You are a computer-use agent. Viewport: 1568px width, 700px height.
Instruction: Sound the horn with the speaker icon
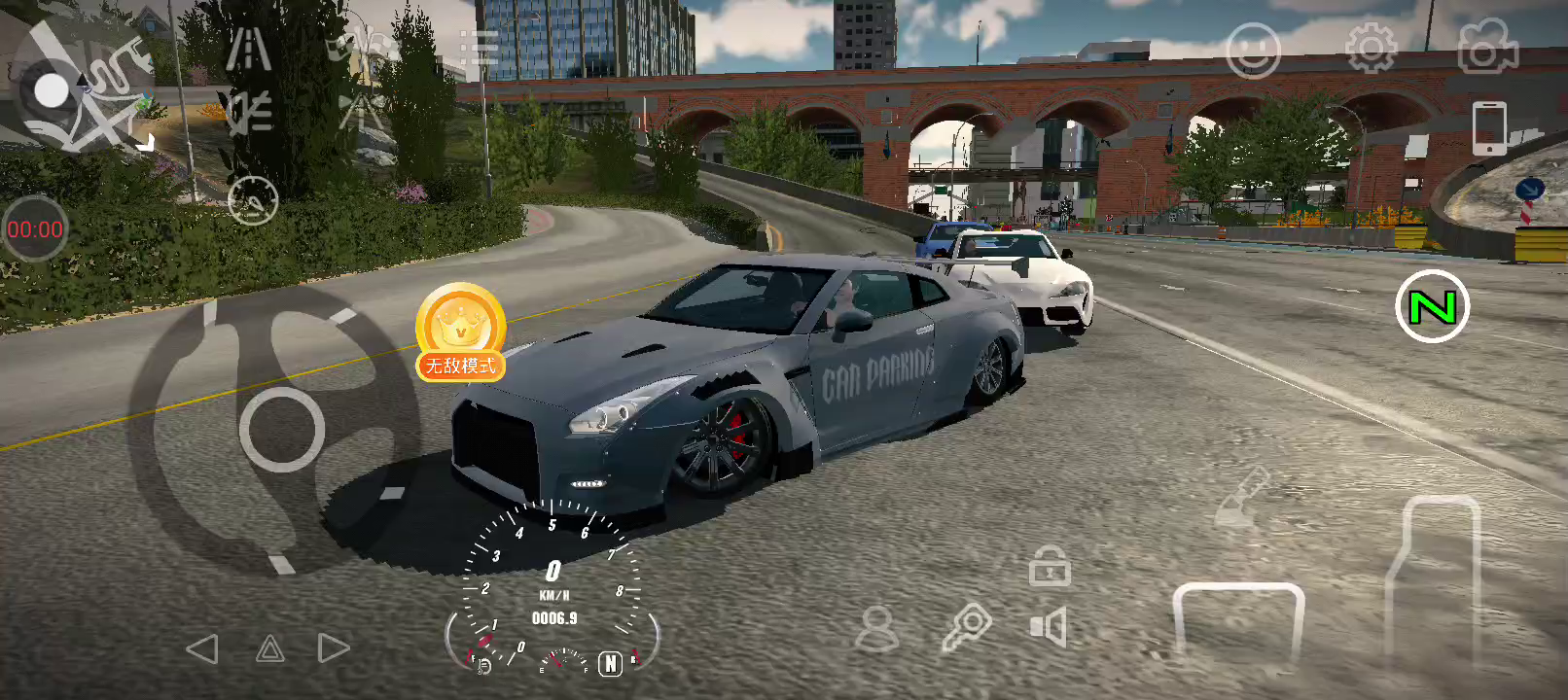[1049, 627]
